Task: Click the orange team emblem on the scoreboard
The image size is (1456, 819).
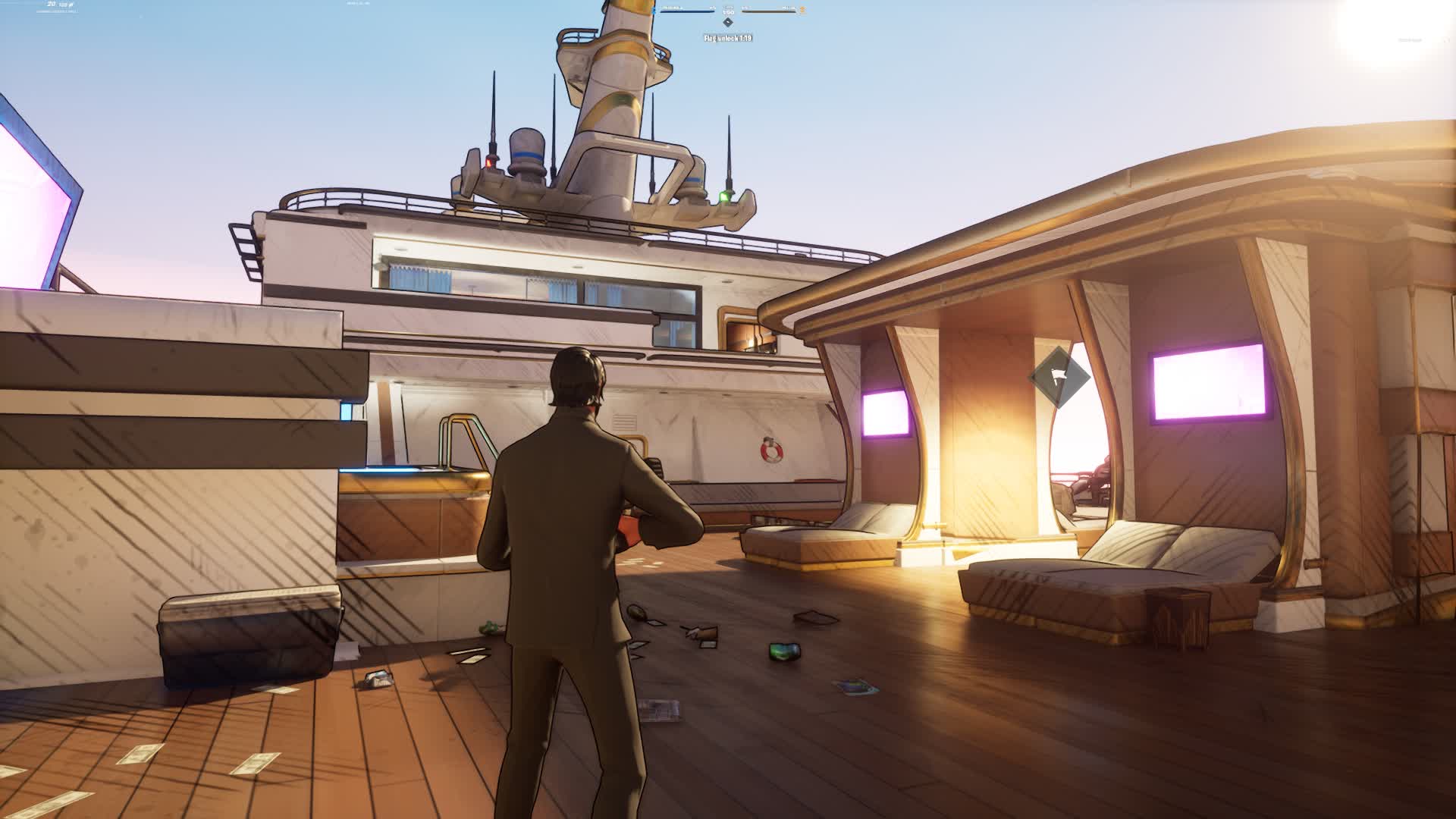Action: pos(802,11)
